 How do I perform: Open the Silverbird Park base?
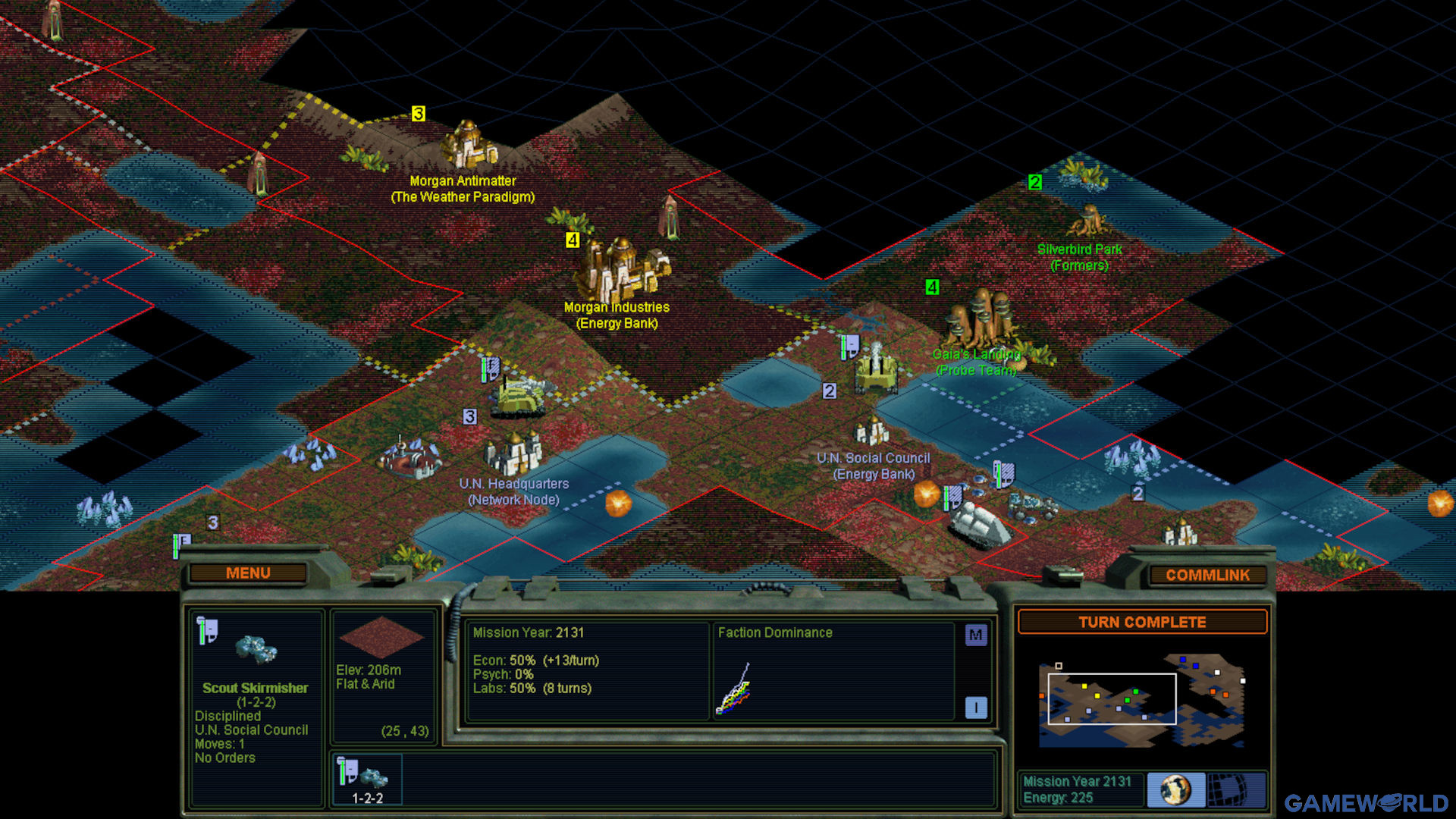point(1088,220)
